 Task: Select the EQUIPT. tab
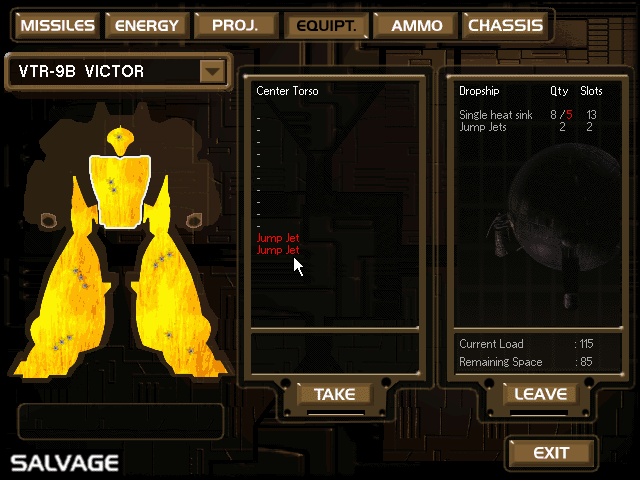click(326, 26)
